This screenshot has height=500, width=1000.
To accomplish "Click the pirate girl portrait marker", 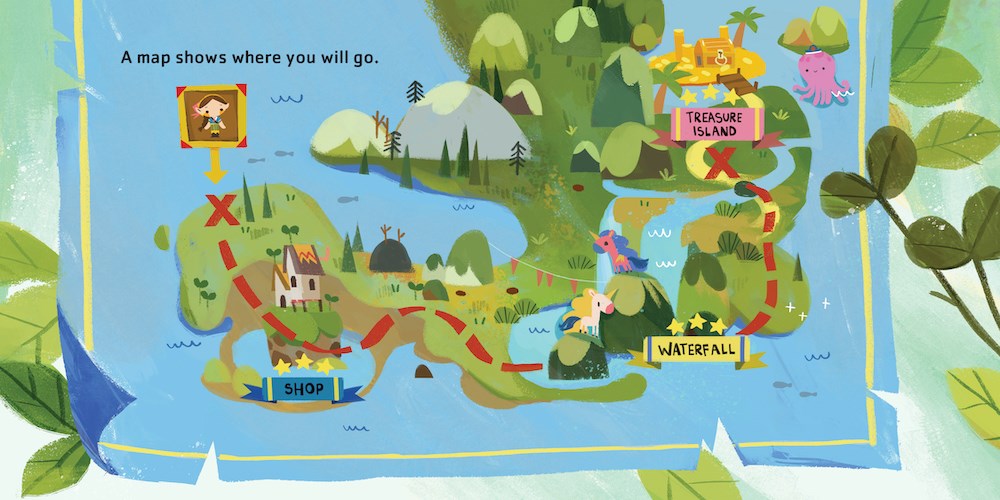I will tap(209, 115).
